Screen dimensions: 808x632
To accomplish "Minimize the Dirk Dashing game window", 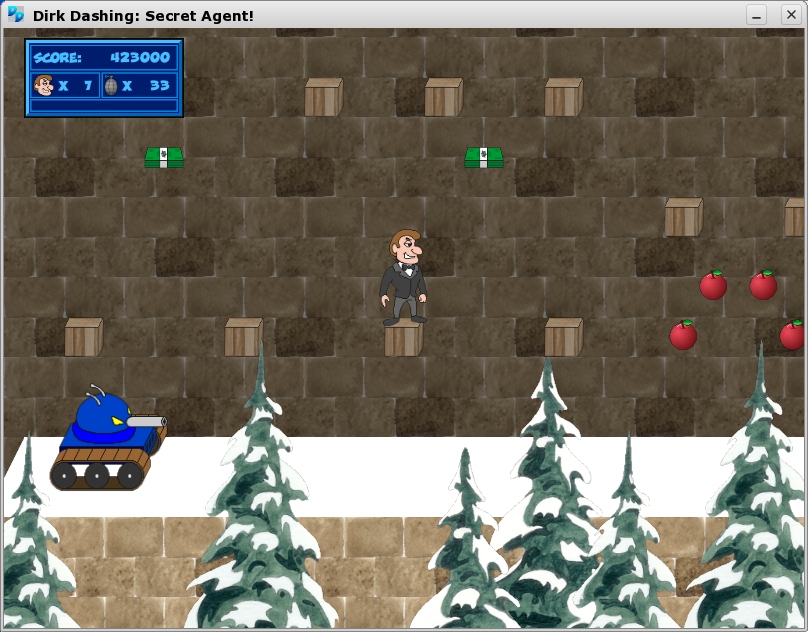I will [x=757, y=15].
